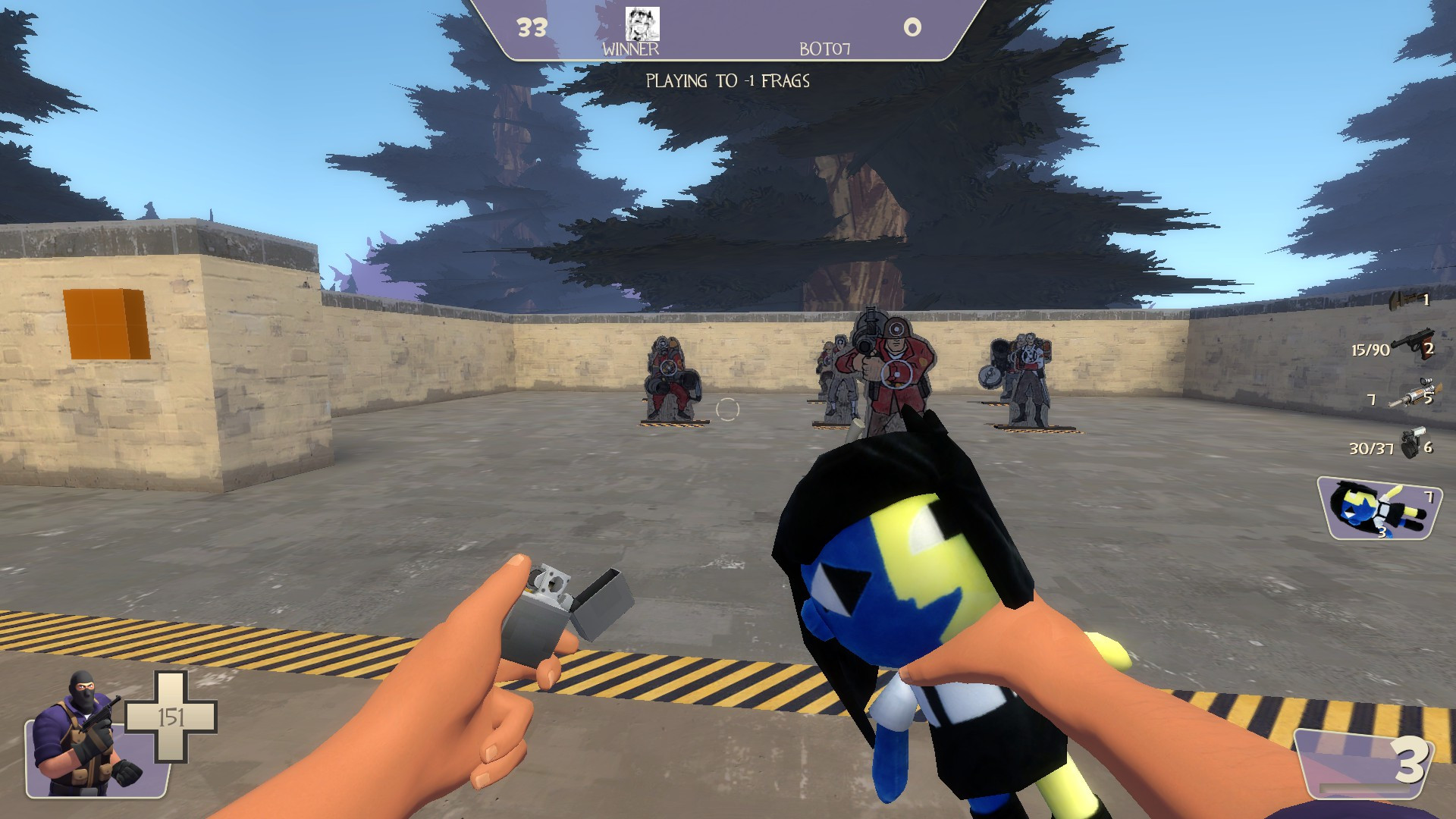This screenshot has height=819, width=1456.
Task: Click the crosshair at screen center
Action: 727,409
